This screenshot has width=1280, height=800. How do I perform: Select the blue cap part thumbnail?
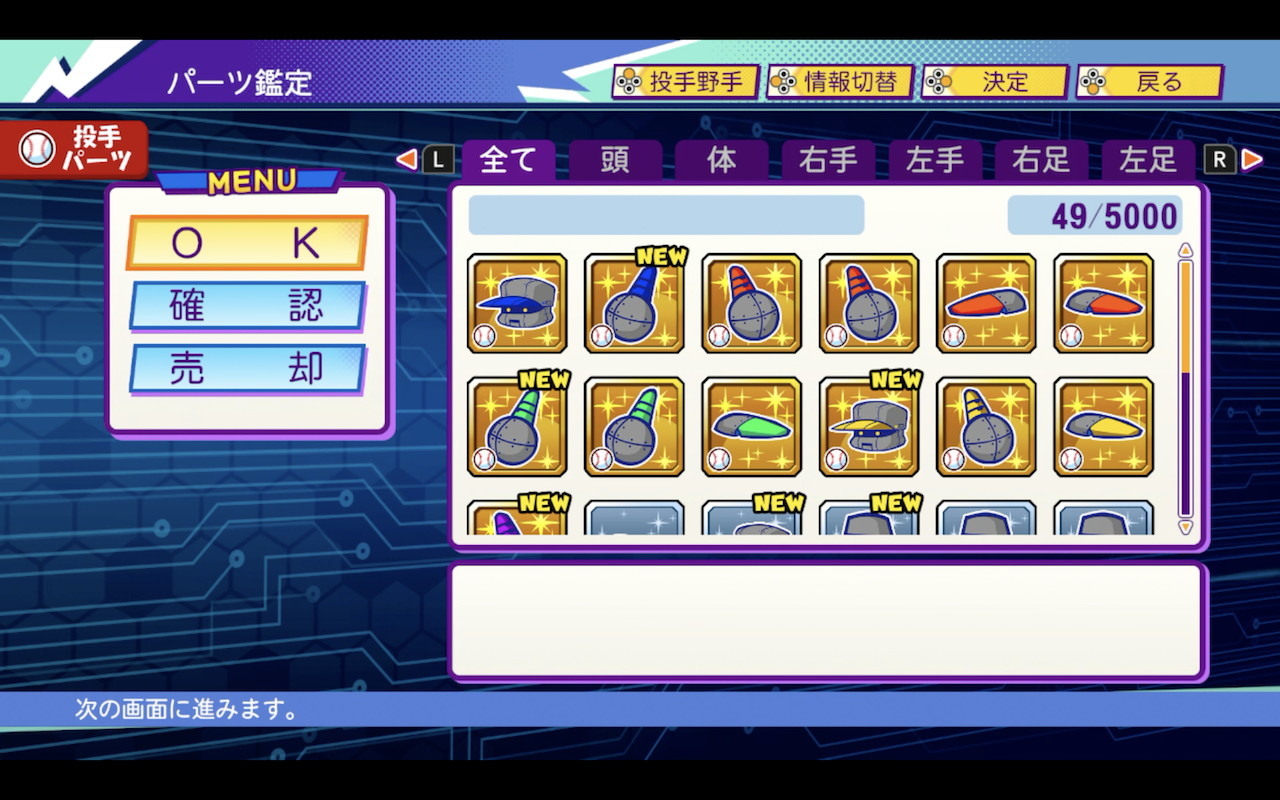[x=517, y=305]
